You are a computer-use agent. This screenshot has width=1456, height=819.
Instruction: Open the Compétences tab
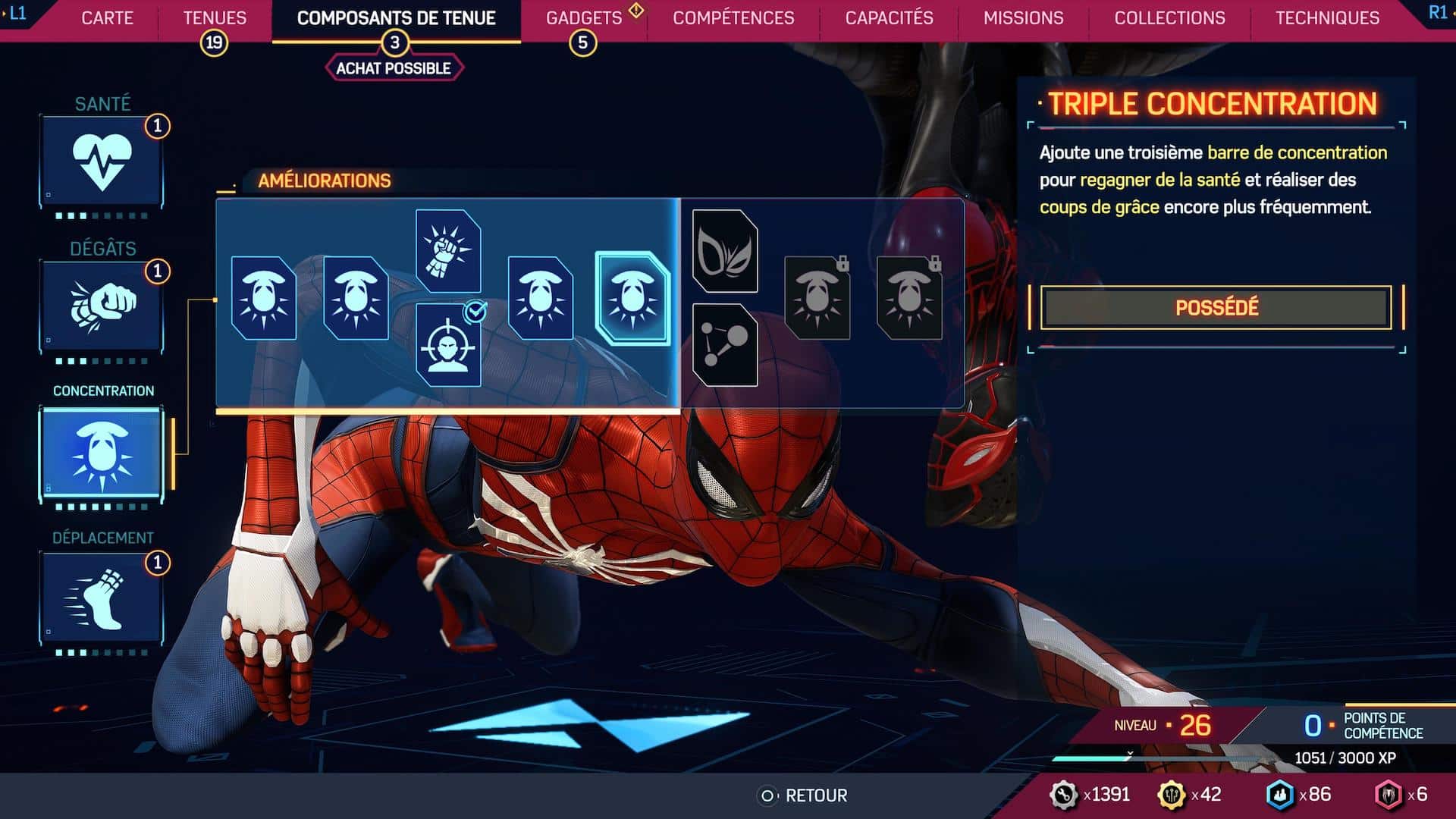tap(733, 18)
